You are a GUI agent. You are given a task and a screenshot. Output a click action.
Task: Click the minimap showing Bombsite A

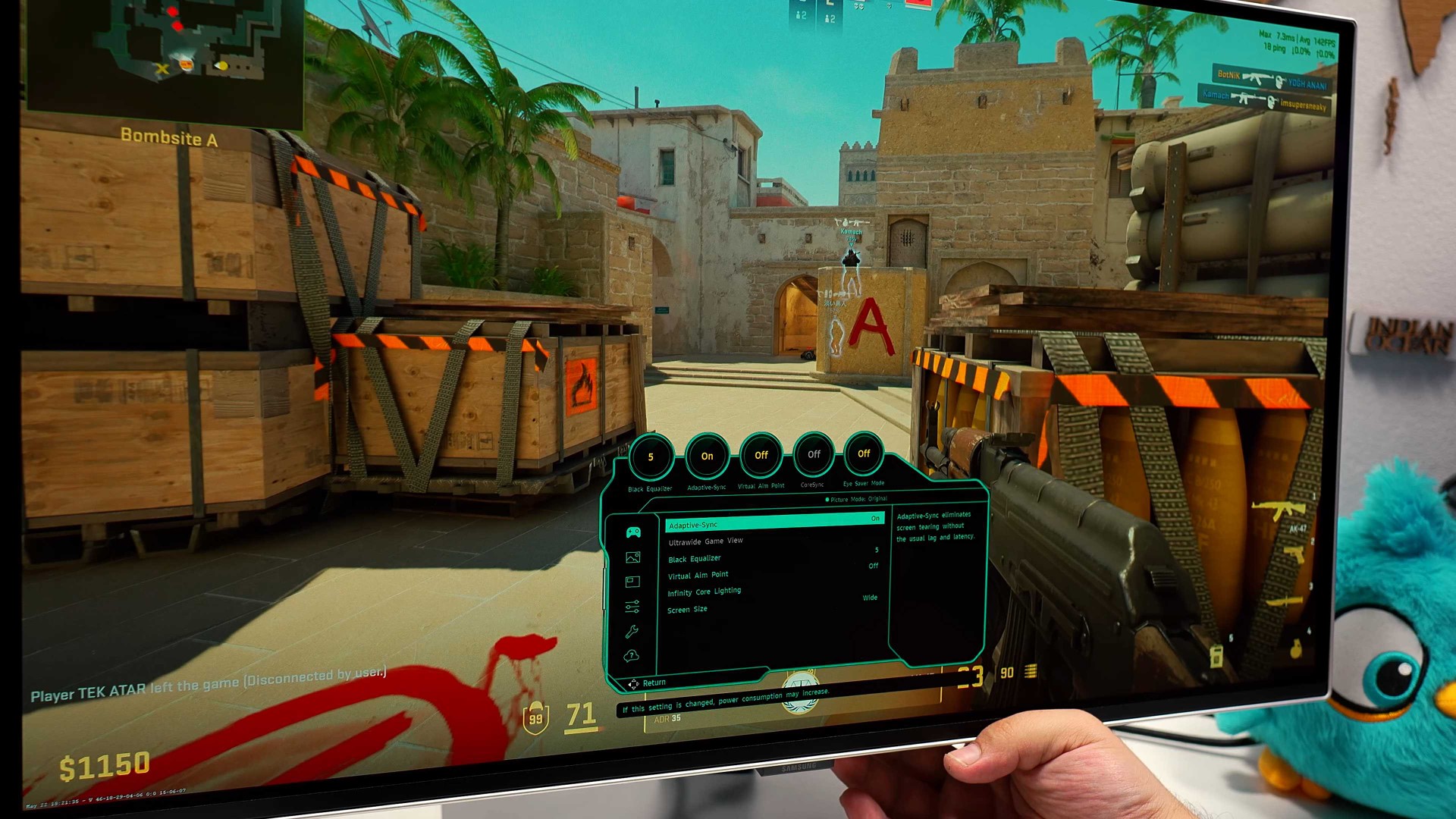pyautogui.click(x=163, y=57)
